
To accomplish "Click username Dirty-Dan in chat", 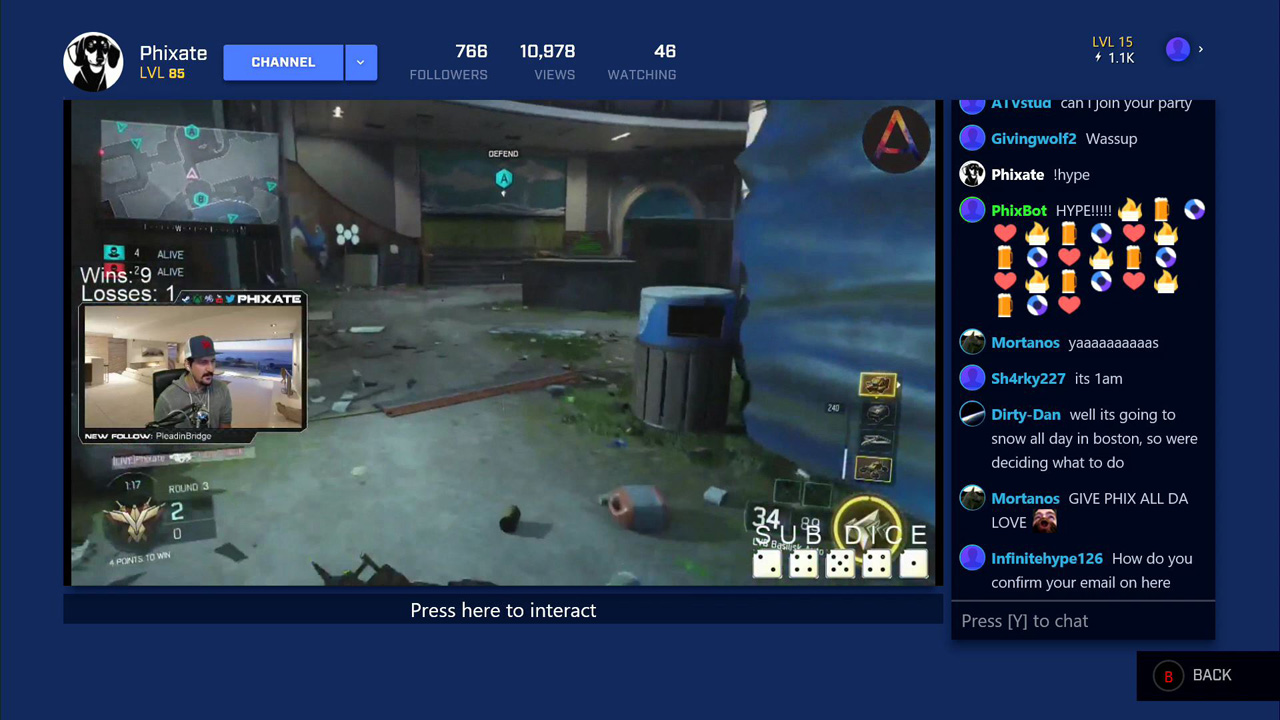I will [1025, 414].
